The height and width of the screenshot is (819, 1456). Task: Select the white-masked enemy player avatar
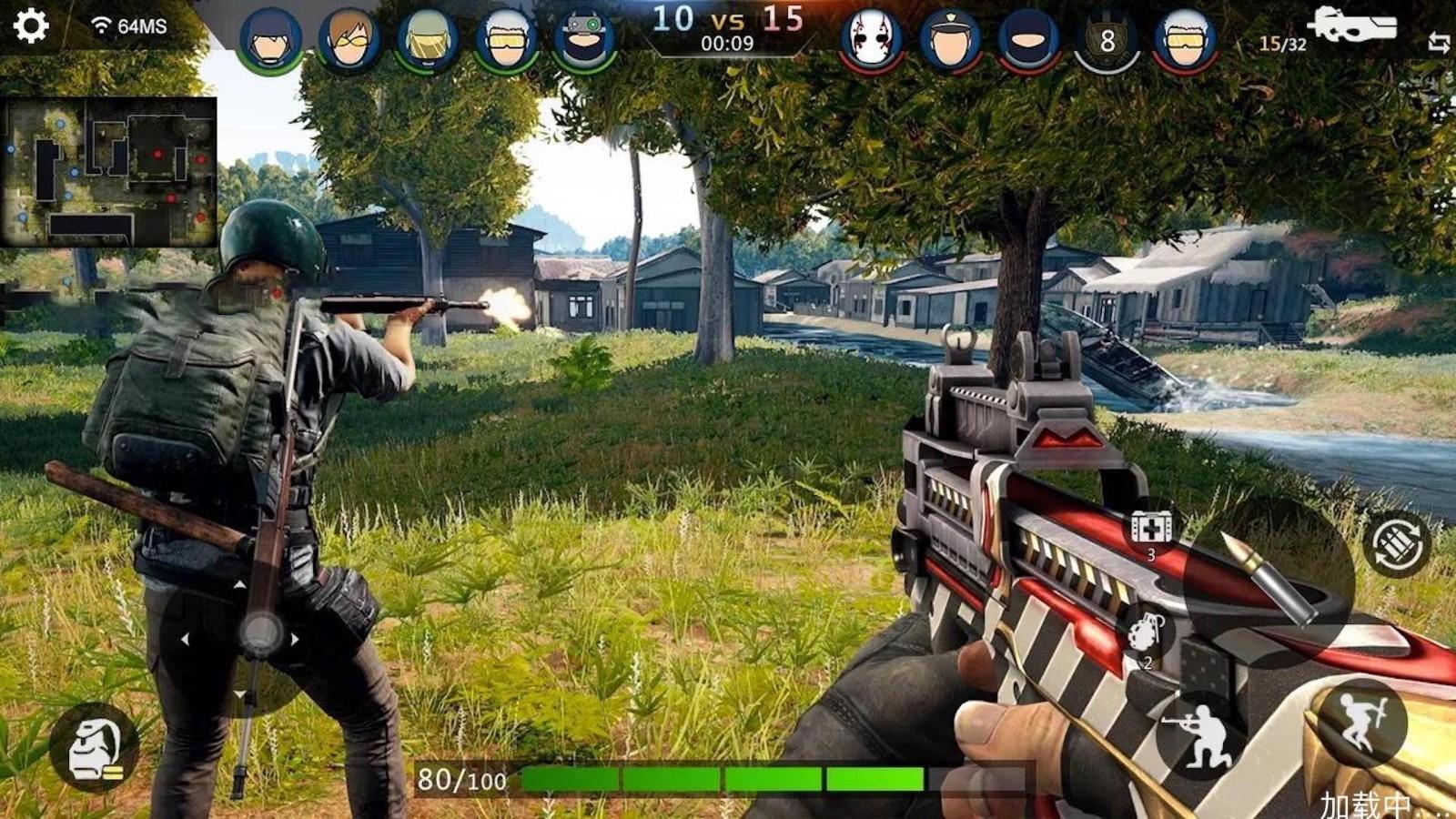(x=871, y=39)
